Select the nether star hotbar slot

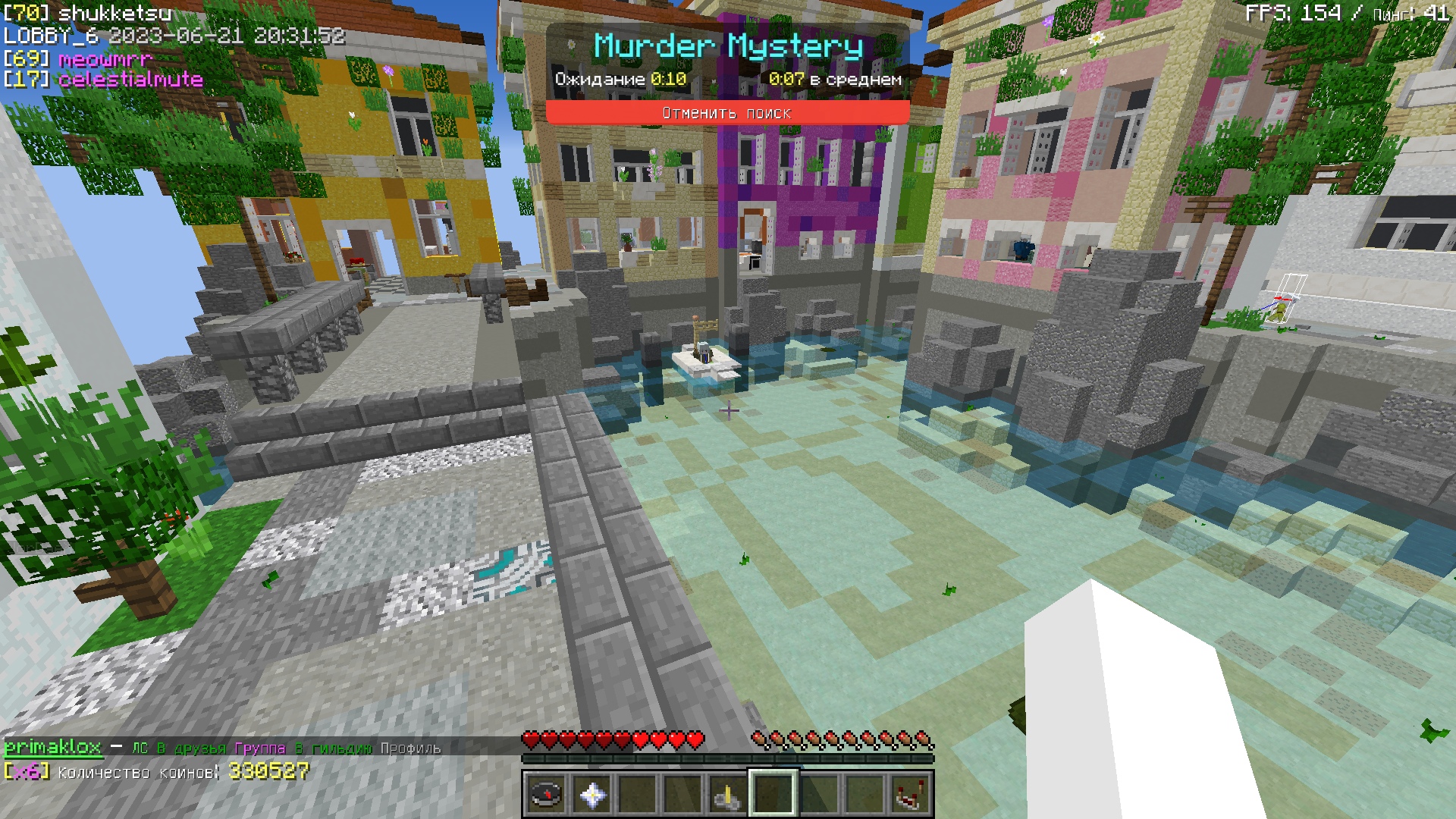[591, 794]
